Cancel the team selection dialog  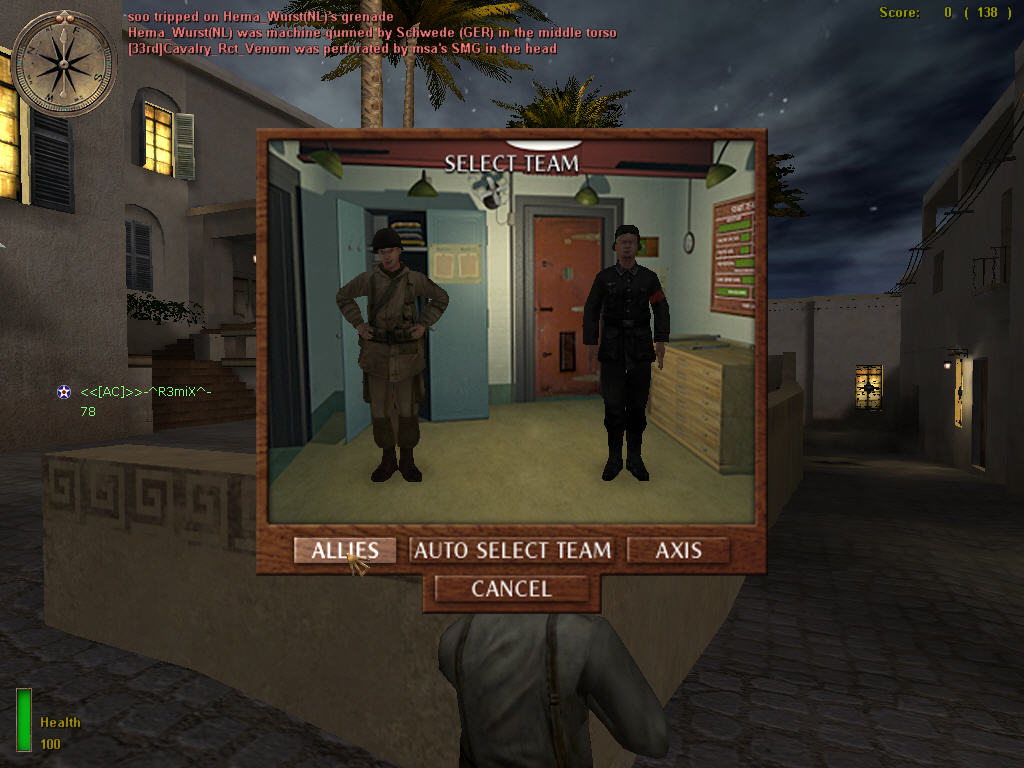tap(511, 589)
